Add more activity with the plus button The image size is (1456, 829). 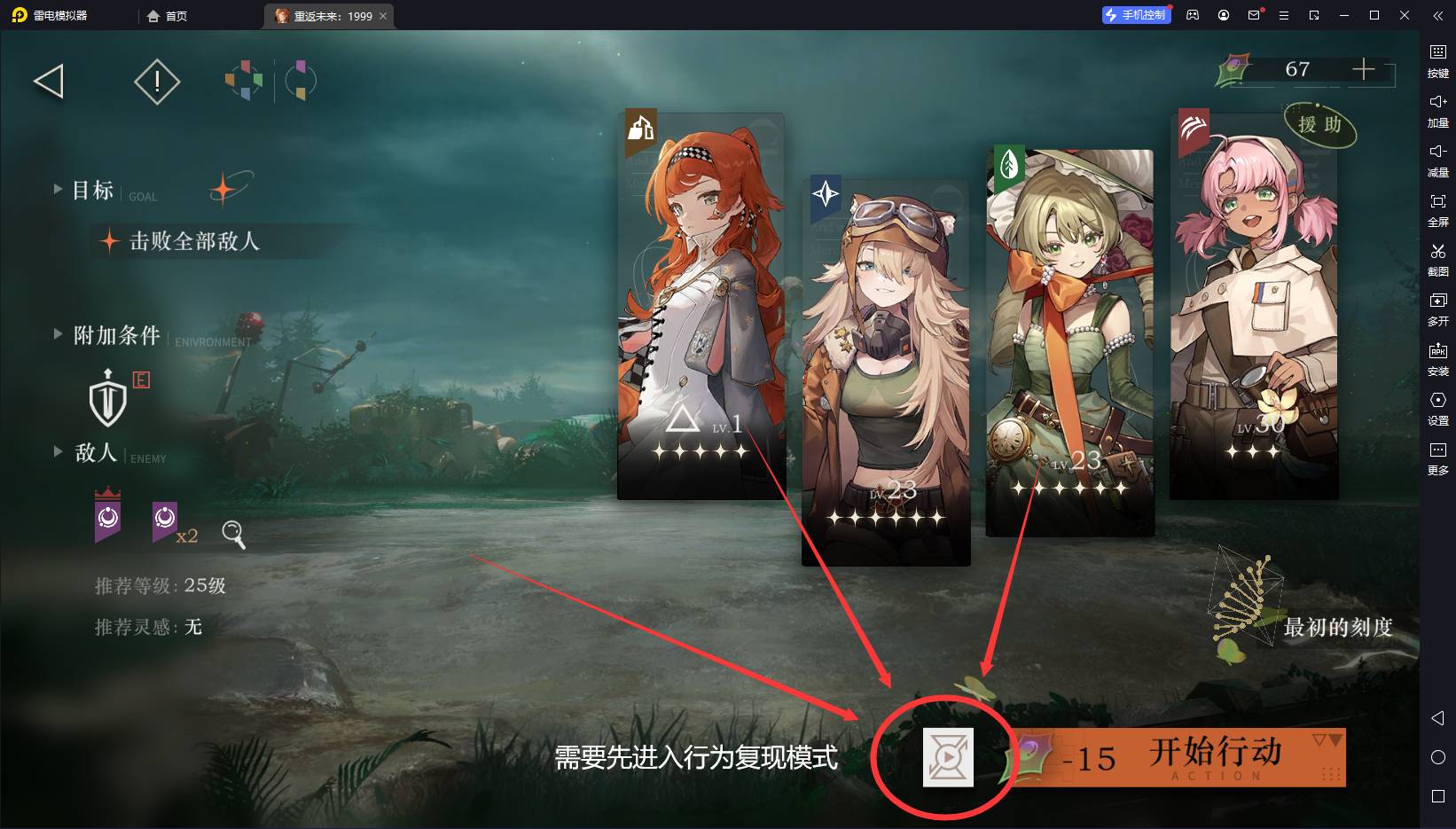[x=1363, y=69]
